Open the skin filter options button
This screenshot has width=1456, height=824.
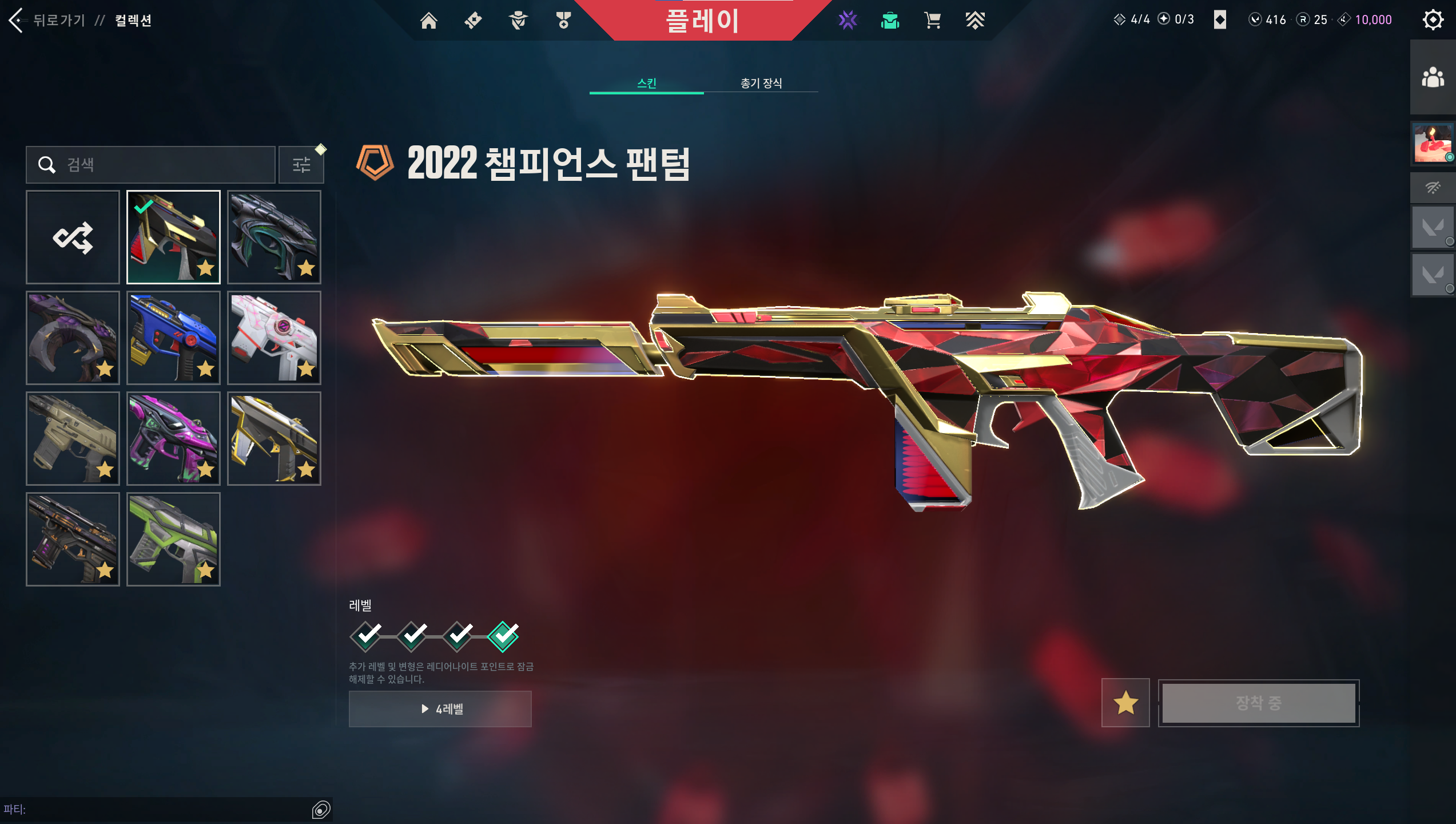[301, 165]
